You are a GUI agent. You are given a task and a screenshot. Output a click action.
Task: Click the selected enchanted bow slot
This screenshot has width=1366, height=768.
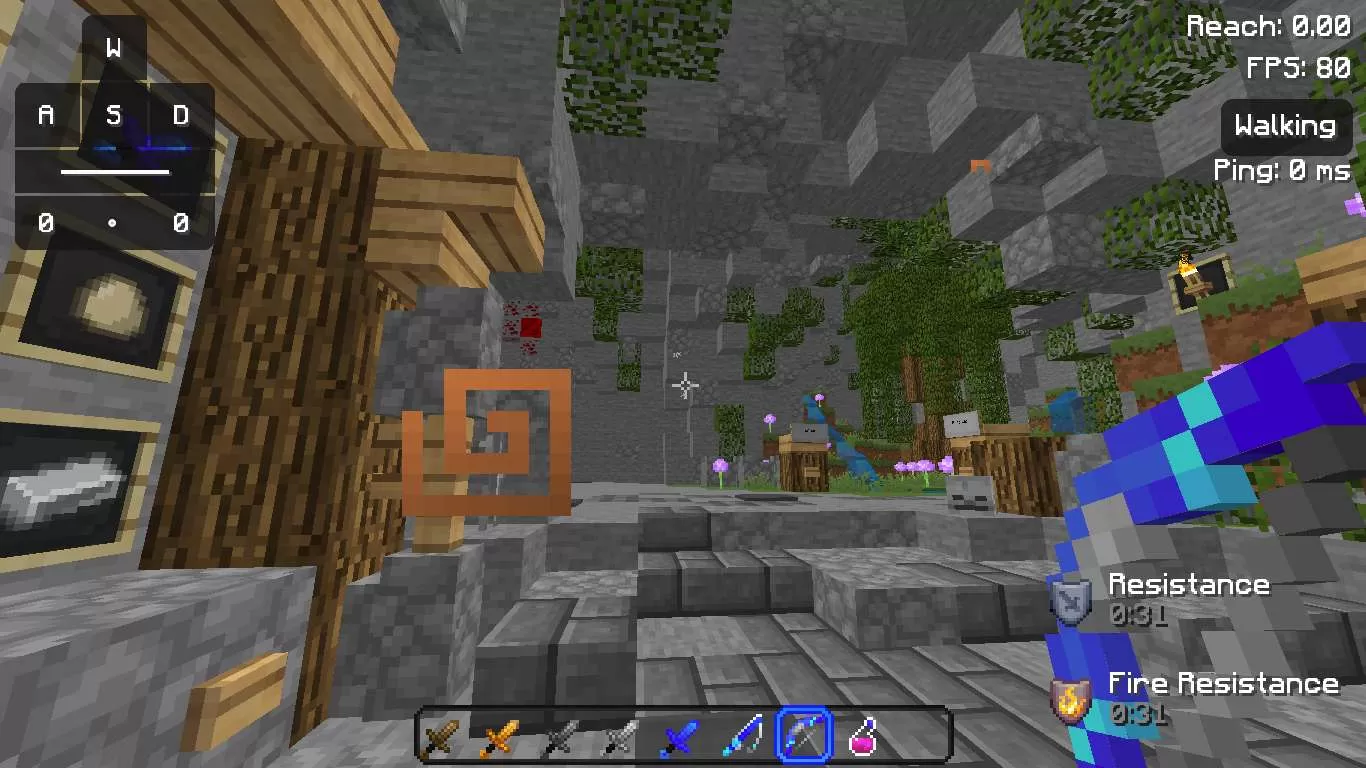click(x=804, y=735)
